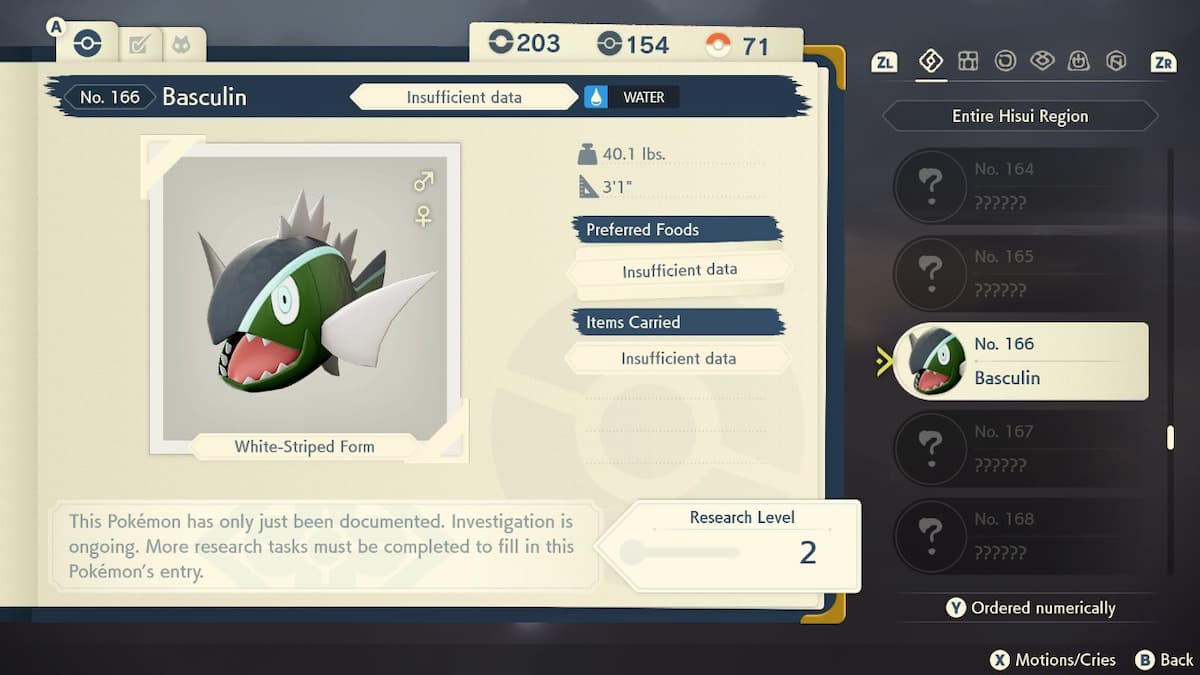
Task: Select the diamond-shaped Entire Hisui region filter
Action: 931,62
